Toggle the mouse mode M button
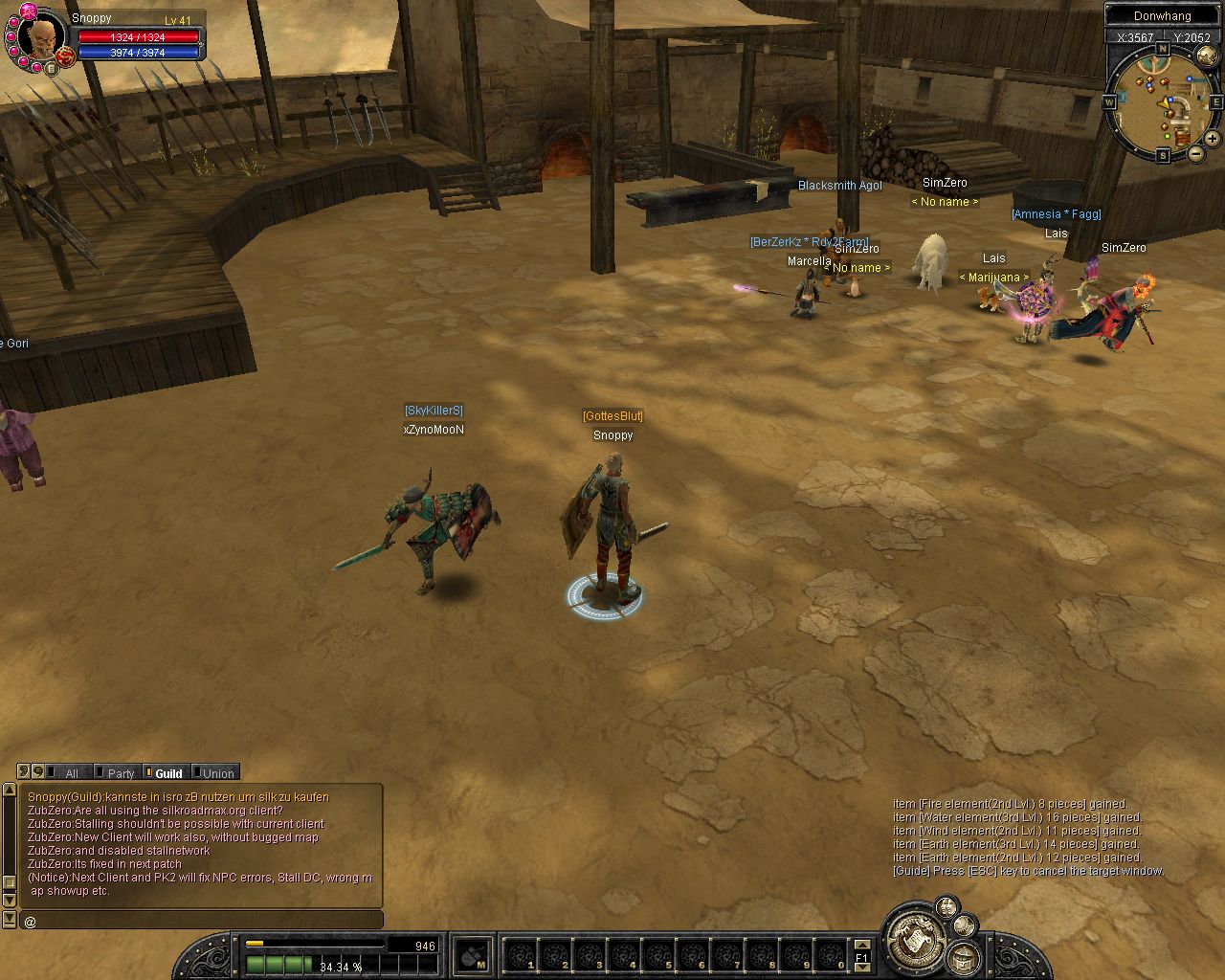Screen dimensions: 1225x980 (x=472, y=955)
